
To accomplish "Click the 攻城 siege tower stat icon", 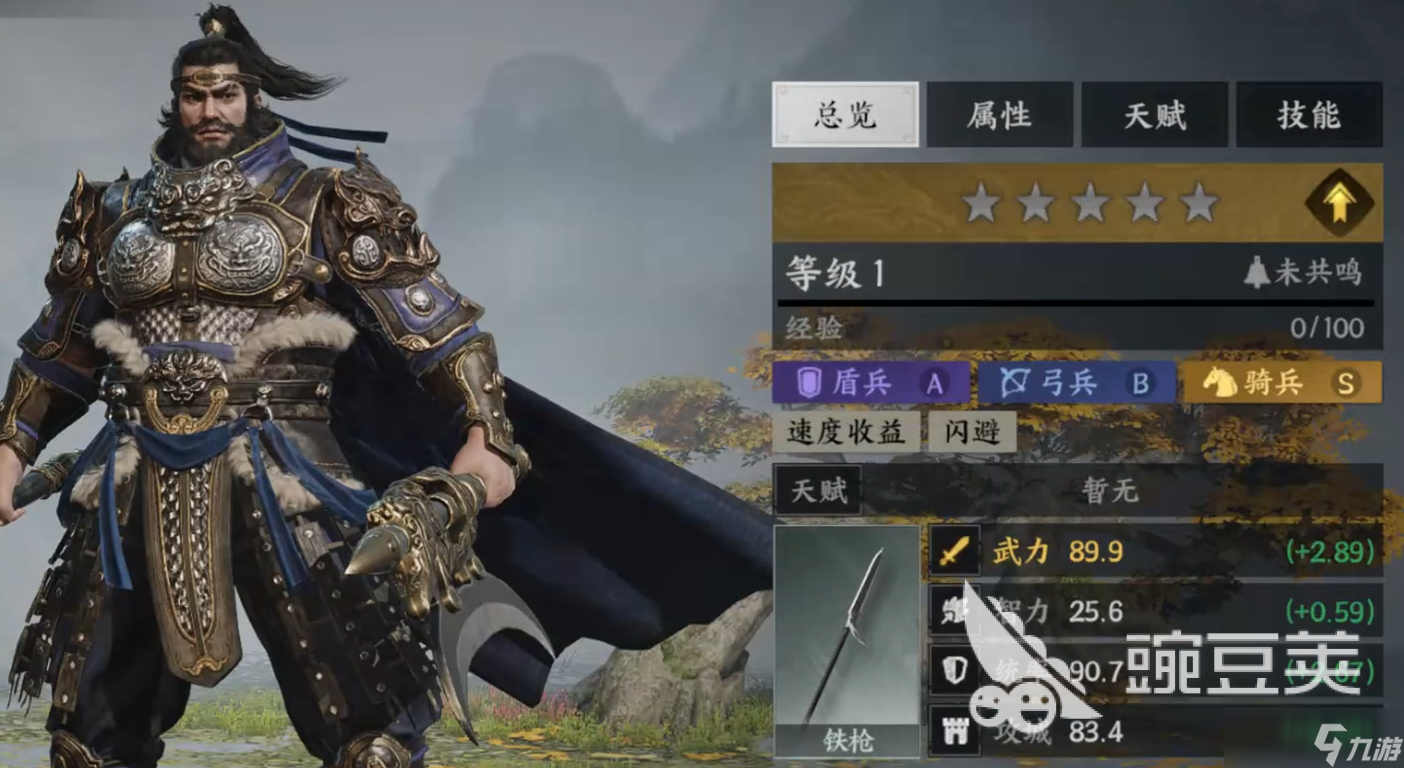I will coord(954,731).
